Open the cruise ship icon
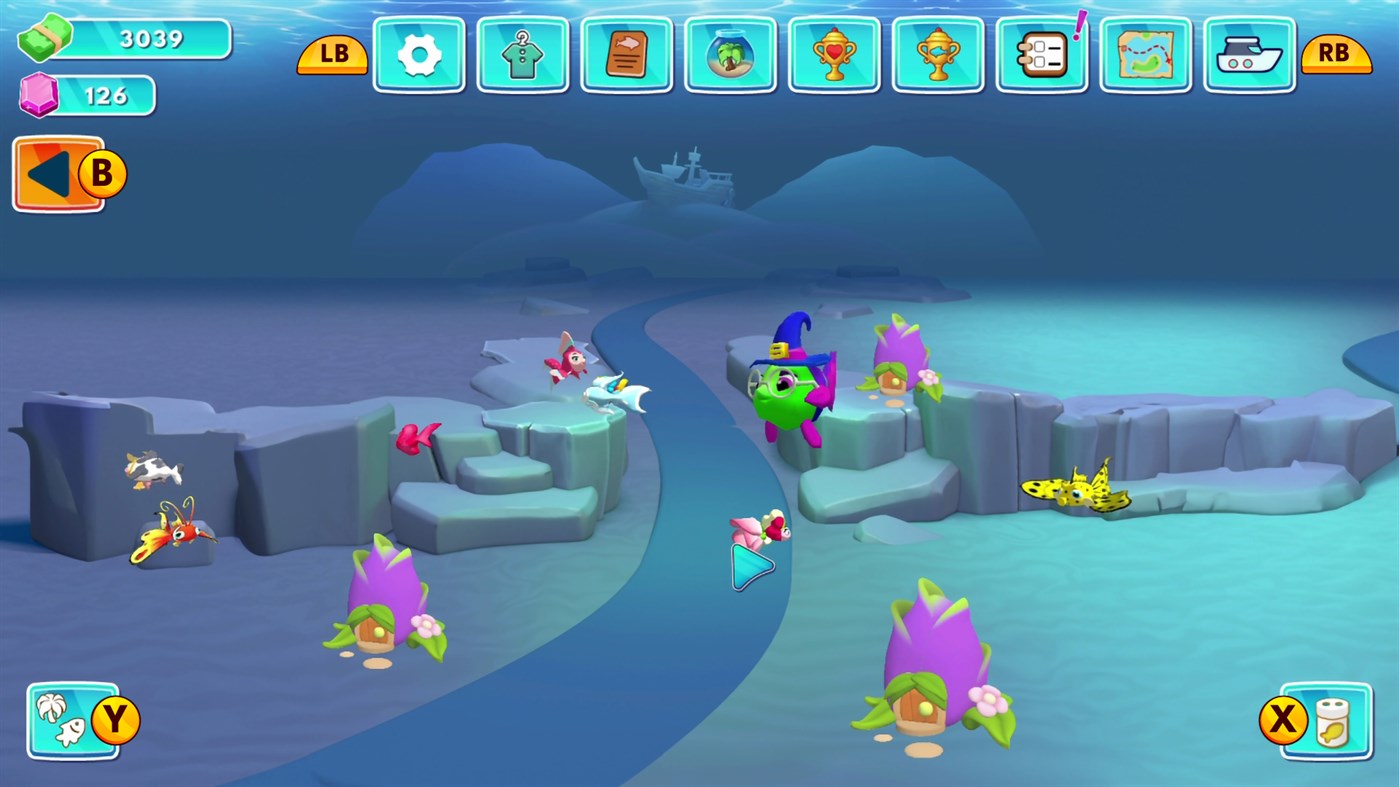Screen dimensions: 1399x787 (1249, 55)
